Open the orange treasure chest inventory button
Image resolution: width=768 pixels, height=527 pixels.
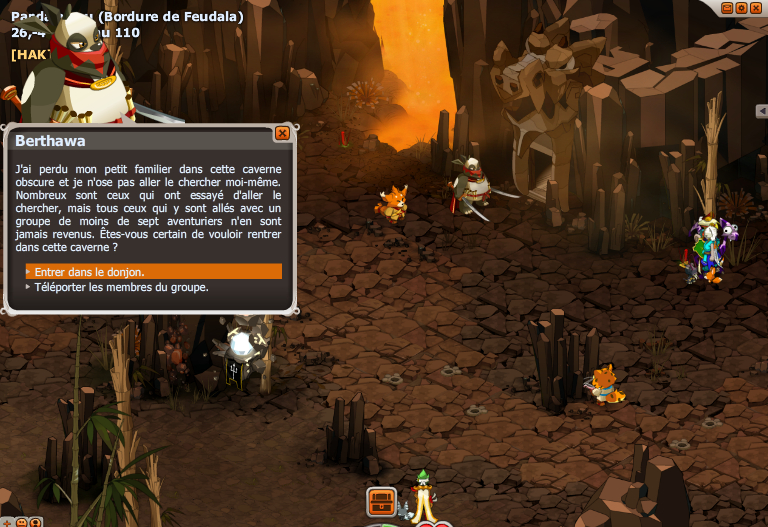coord(381,500)
